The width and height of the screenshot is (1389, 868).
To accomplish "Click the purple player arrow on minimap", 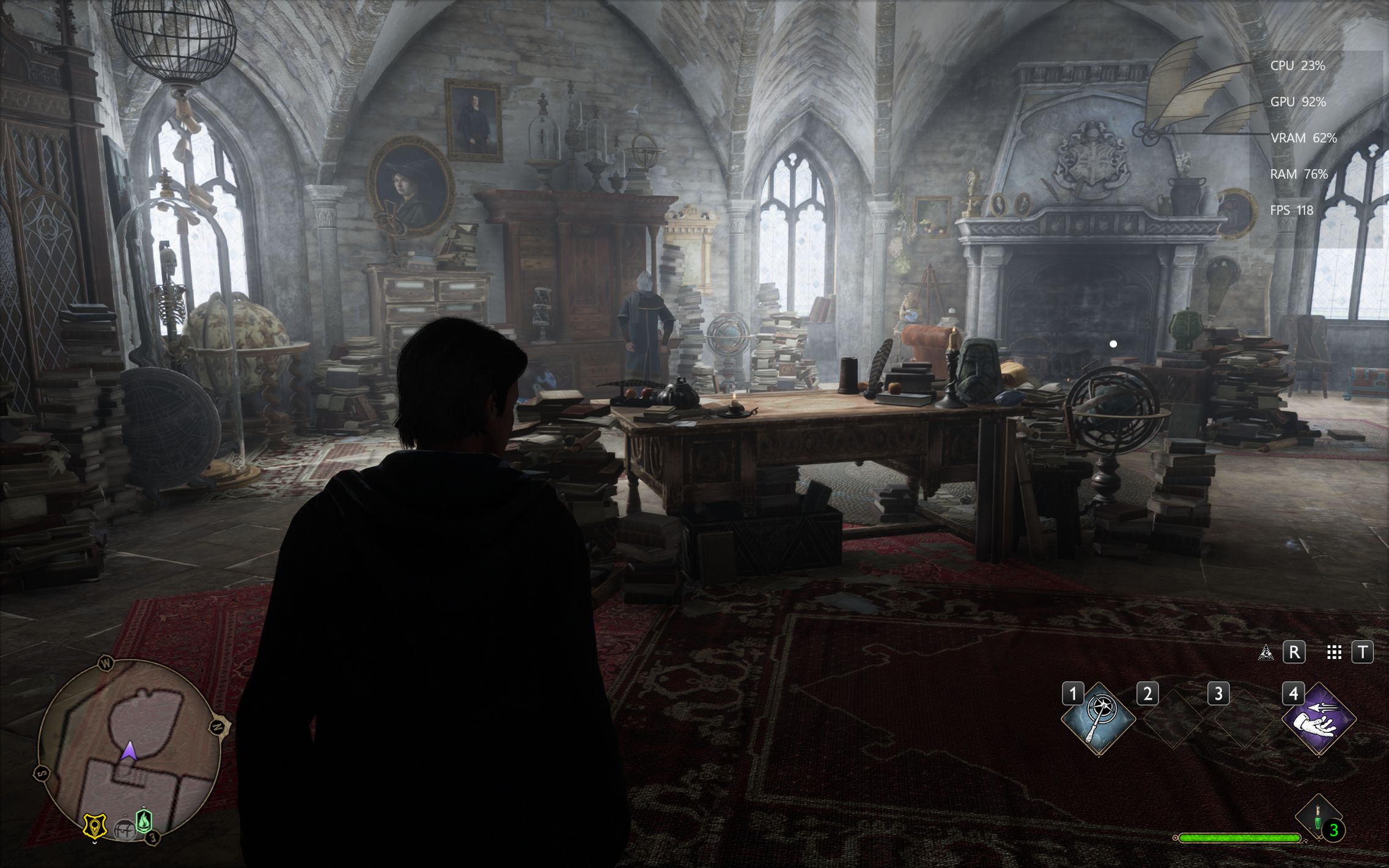I will pos(128,752).
